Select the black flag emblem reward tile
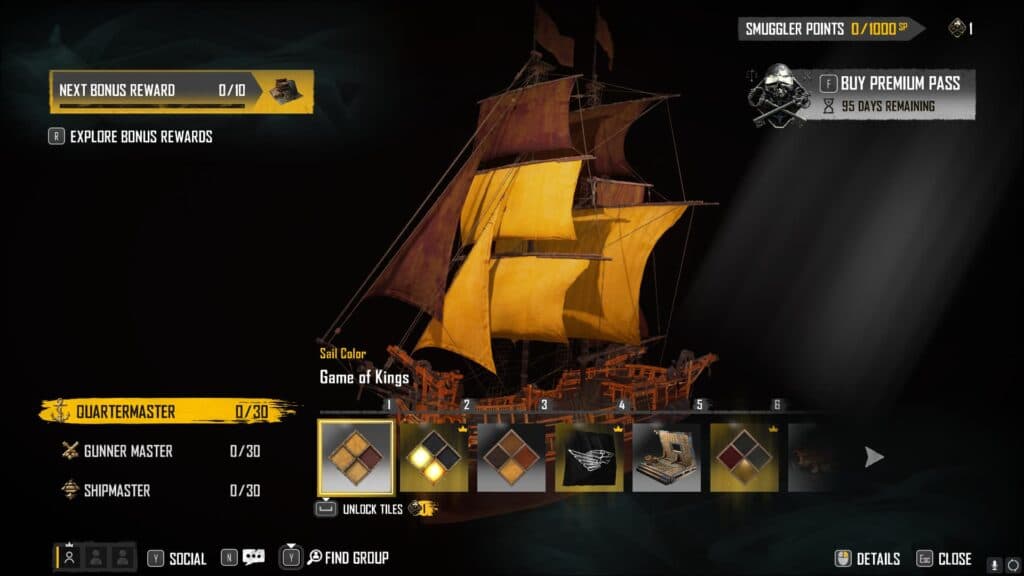This screenshot has height=576, width=1024. pyautogui.click(x=589, y=458)
